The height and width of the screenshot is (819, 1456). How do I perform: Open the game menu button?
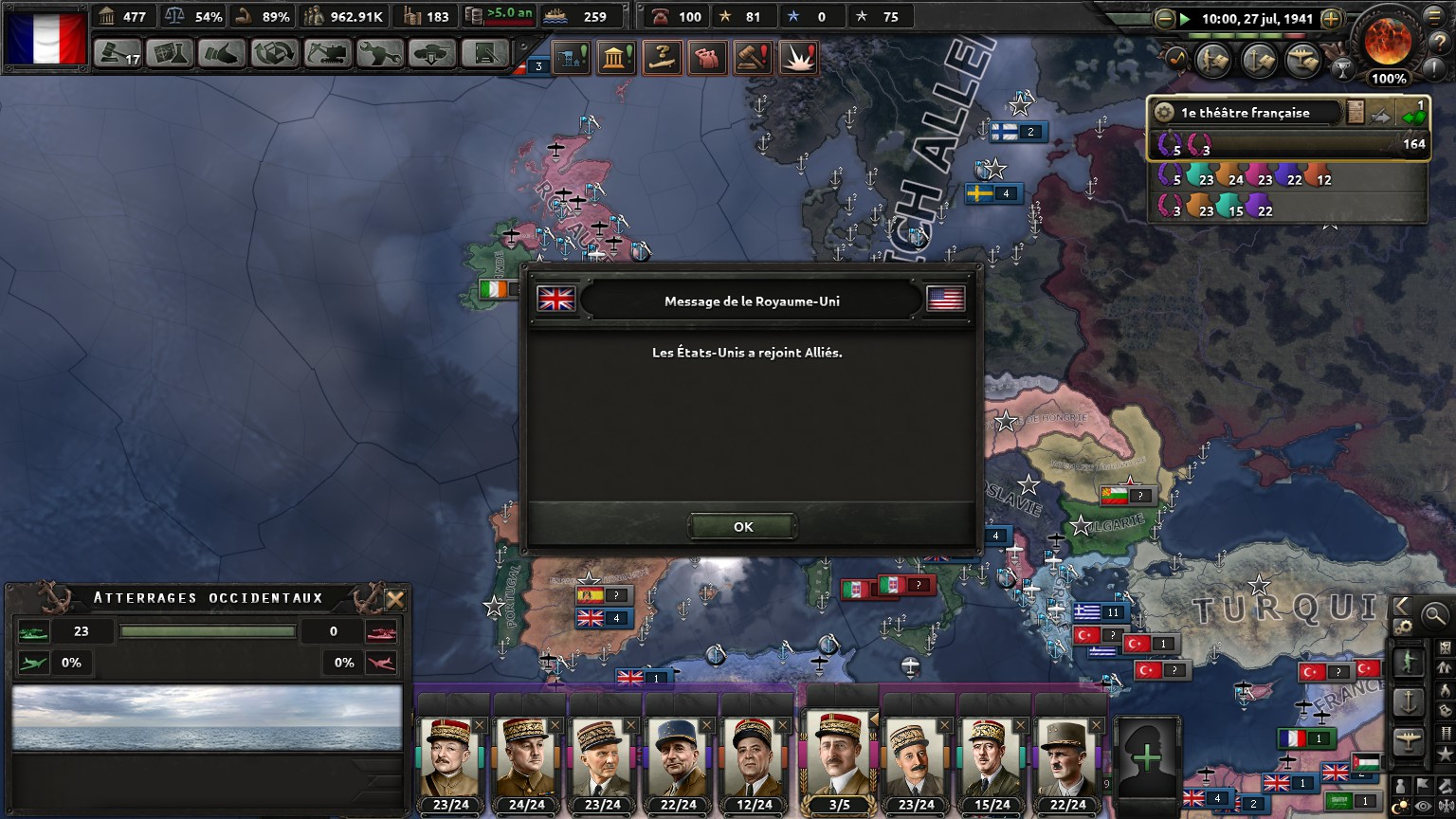tap(1442, 16)
